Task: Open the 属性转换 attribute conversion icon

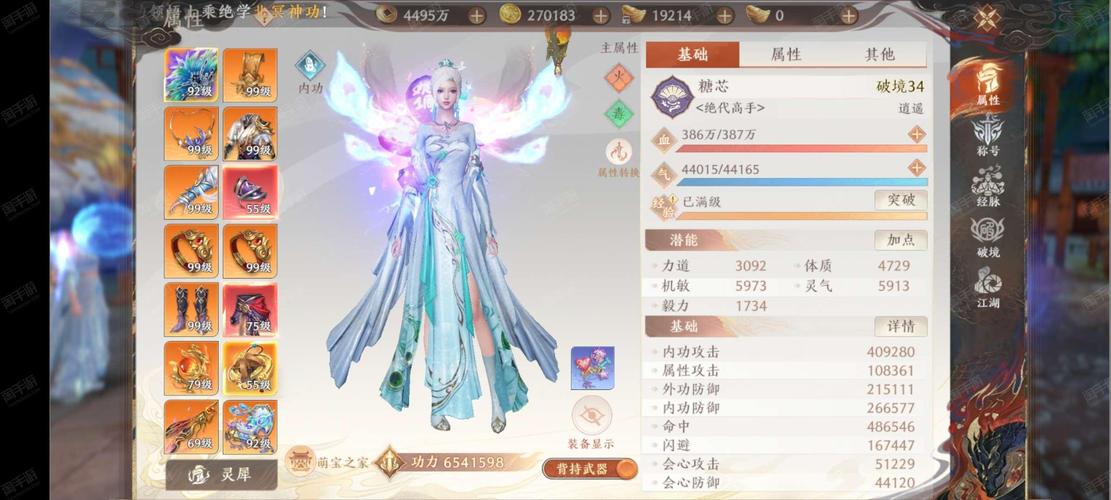Action: (618, 152)
